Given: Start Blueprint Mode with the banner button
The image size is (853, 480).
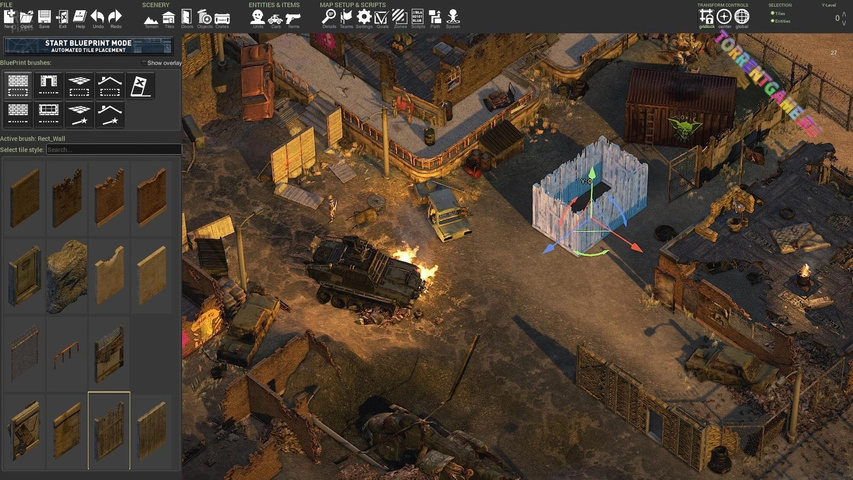Looking at the screenshot, I should click(89, 46).
